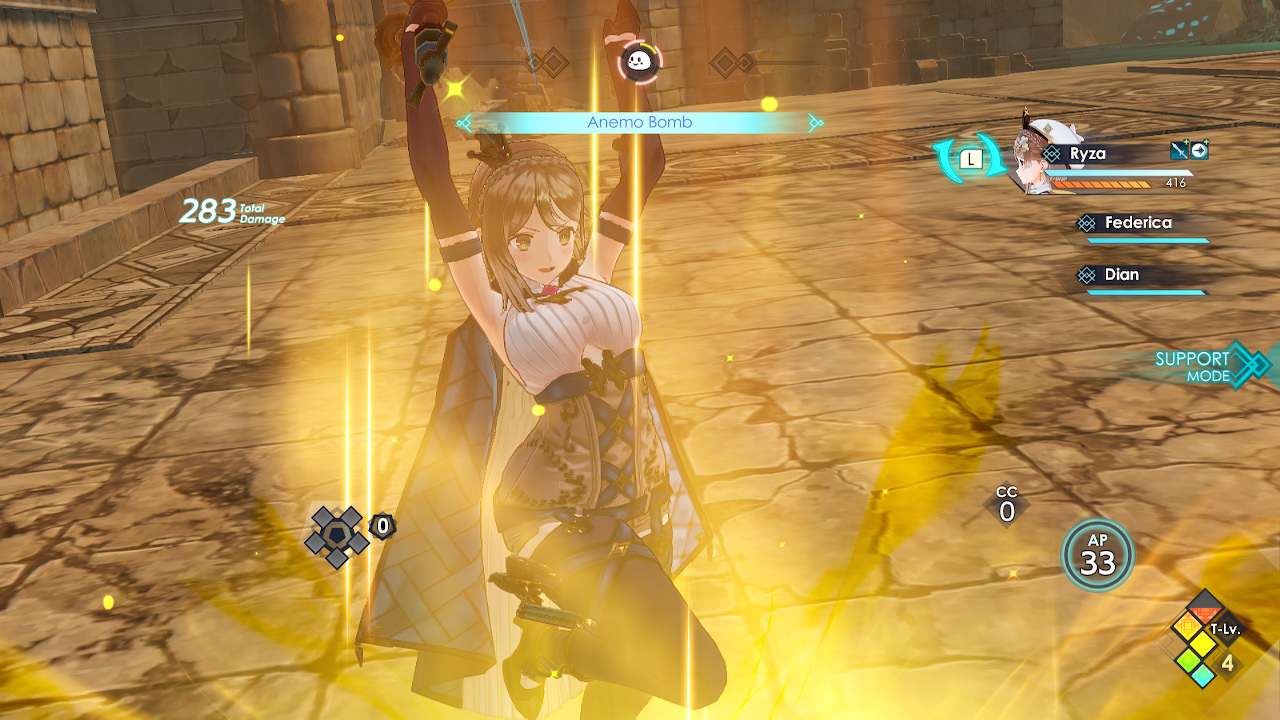Open the double-arrow chevron next to Support Mode
This screenshot has height=720, width=1280.
tap(1252, 366)
